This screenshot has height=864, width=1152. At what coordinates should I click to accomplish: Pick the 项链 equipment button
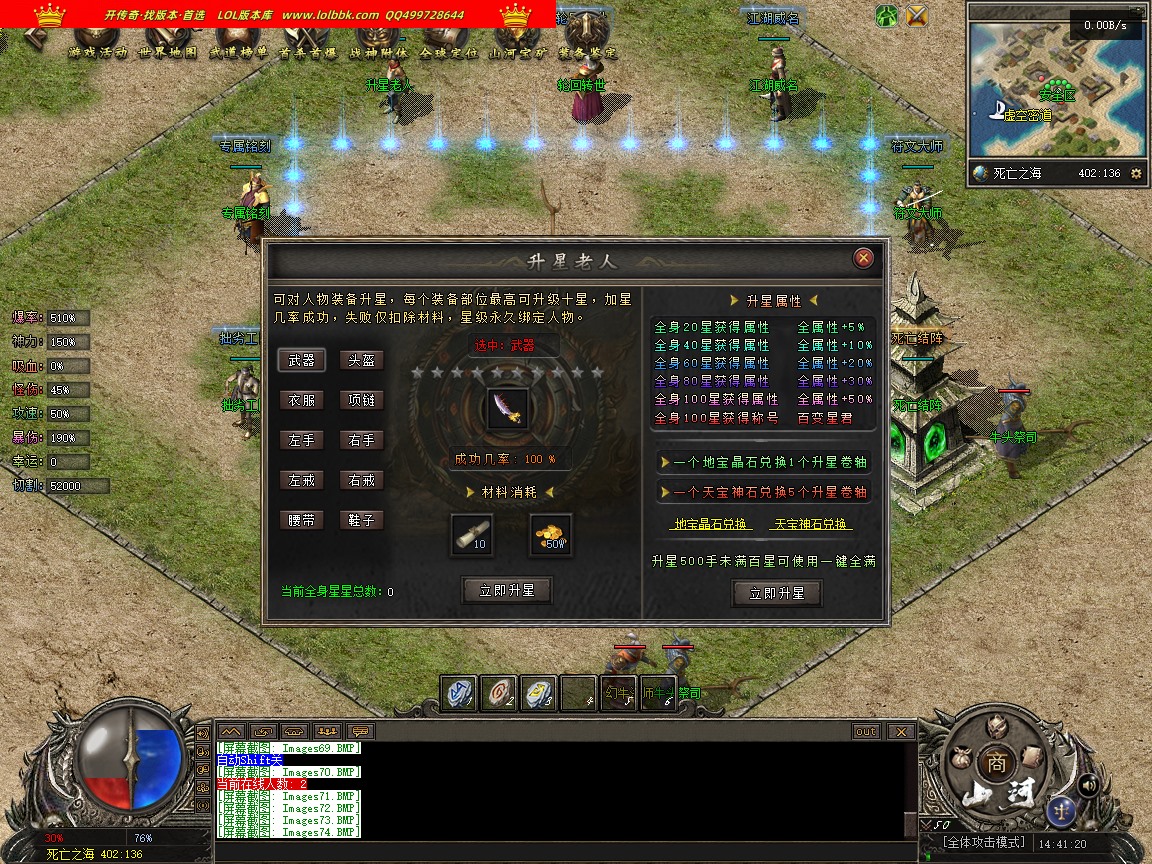click(x=361, y=400)
